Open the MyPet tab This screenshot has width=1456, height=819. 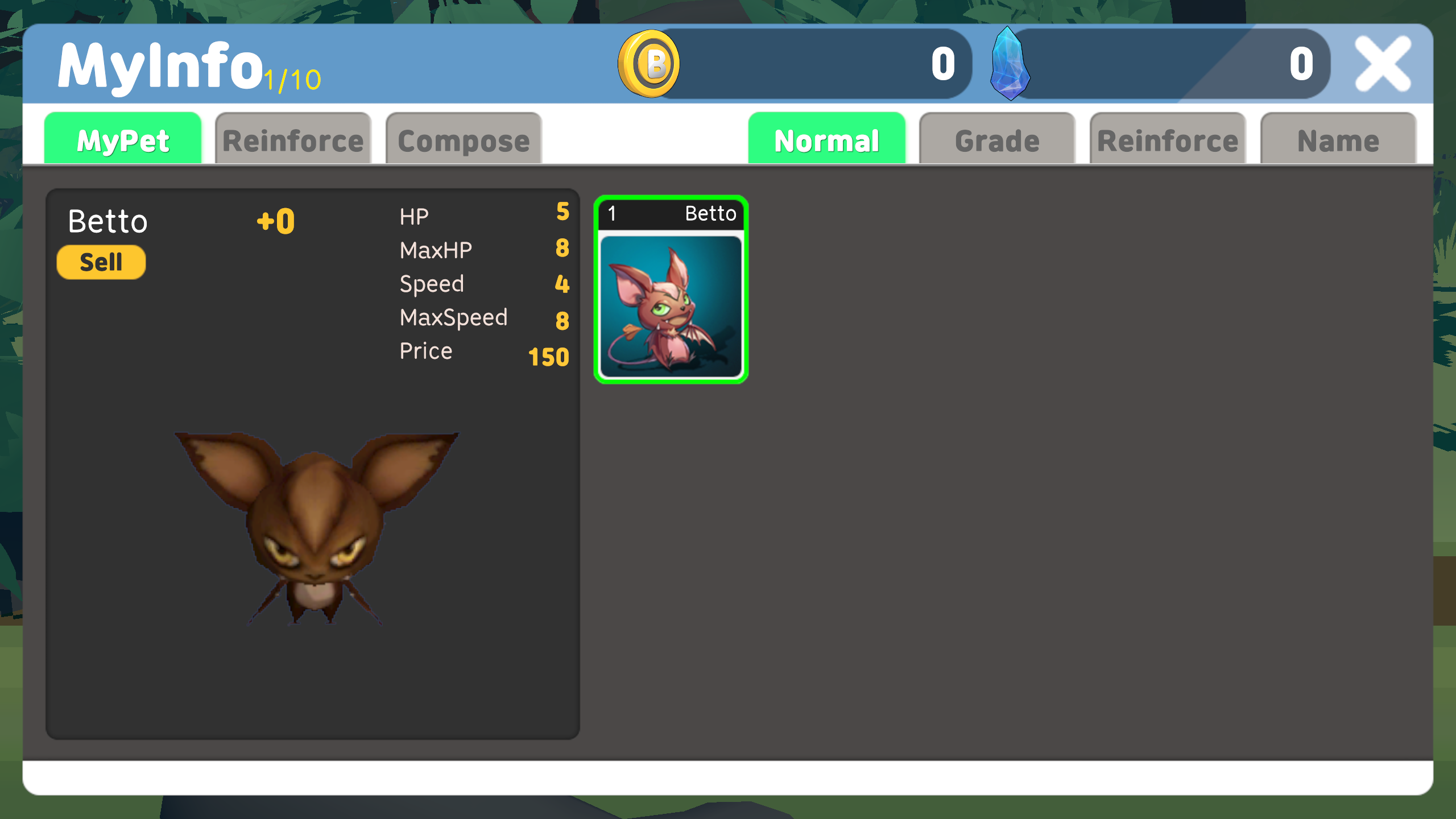(x=123, y=139)
